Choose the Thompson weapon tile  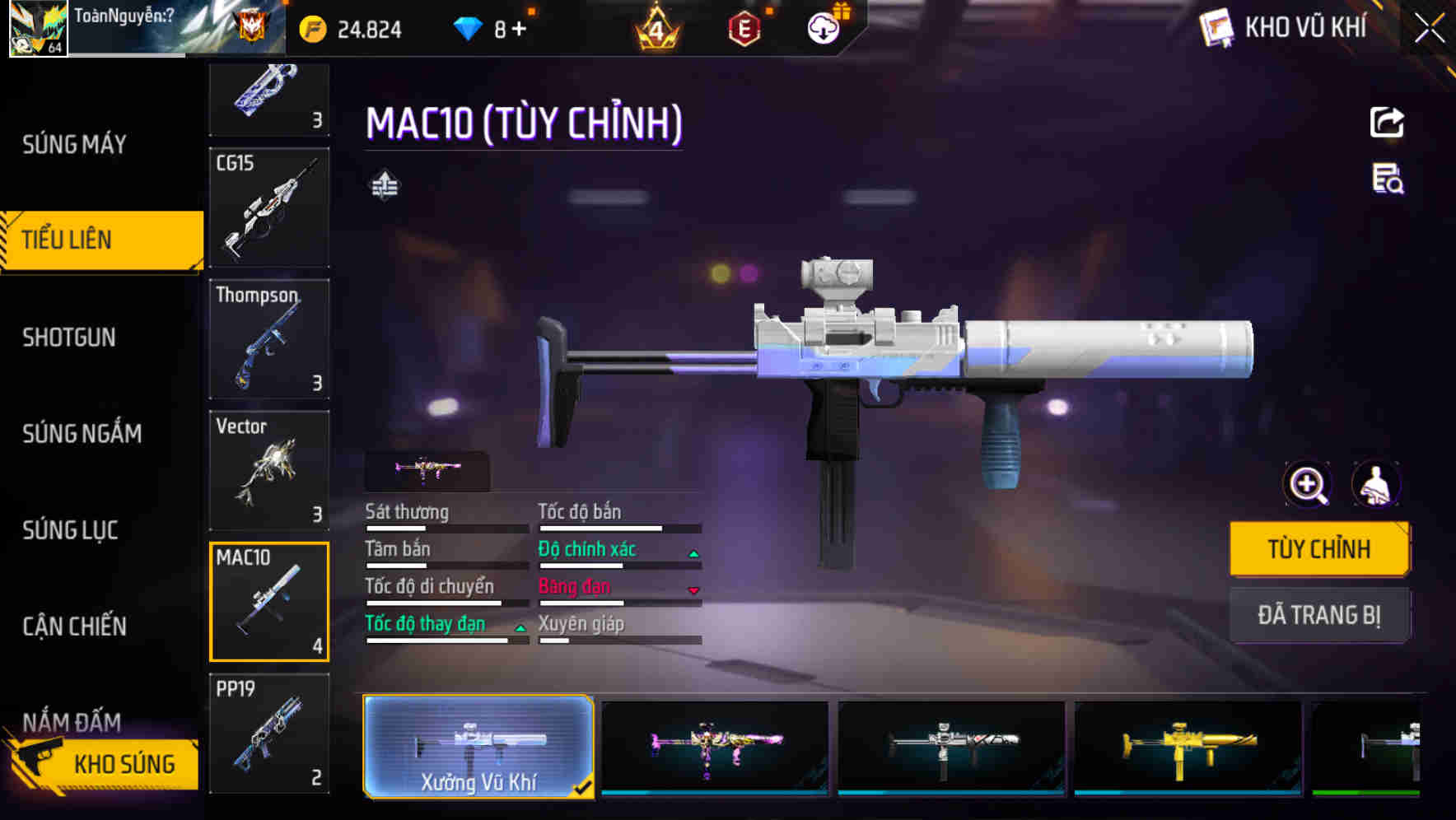pyautogui.click(x=269, y=339)
